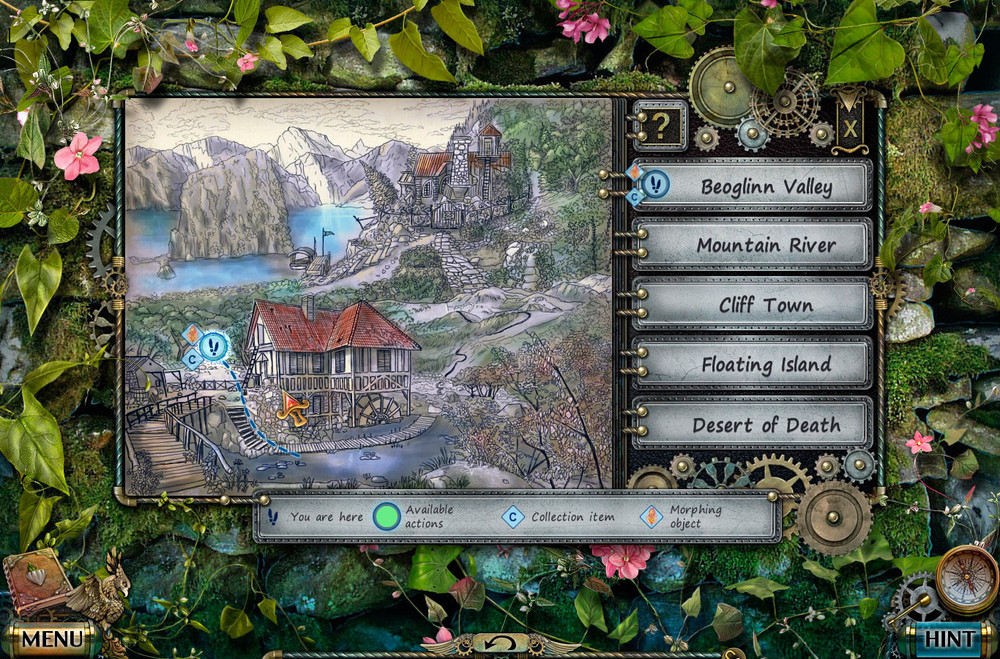Screen dimensions: 1000x659
Task: Choose the Mountain River map entry
Action: click(765, 245)
